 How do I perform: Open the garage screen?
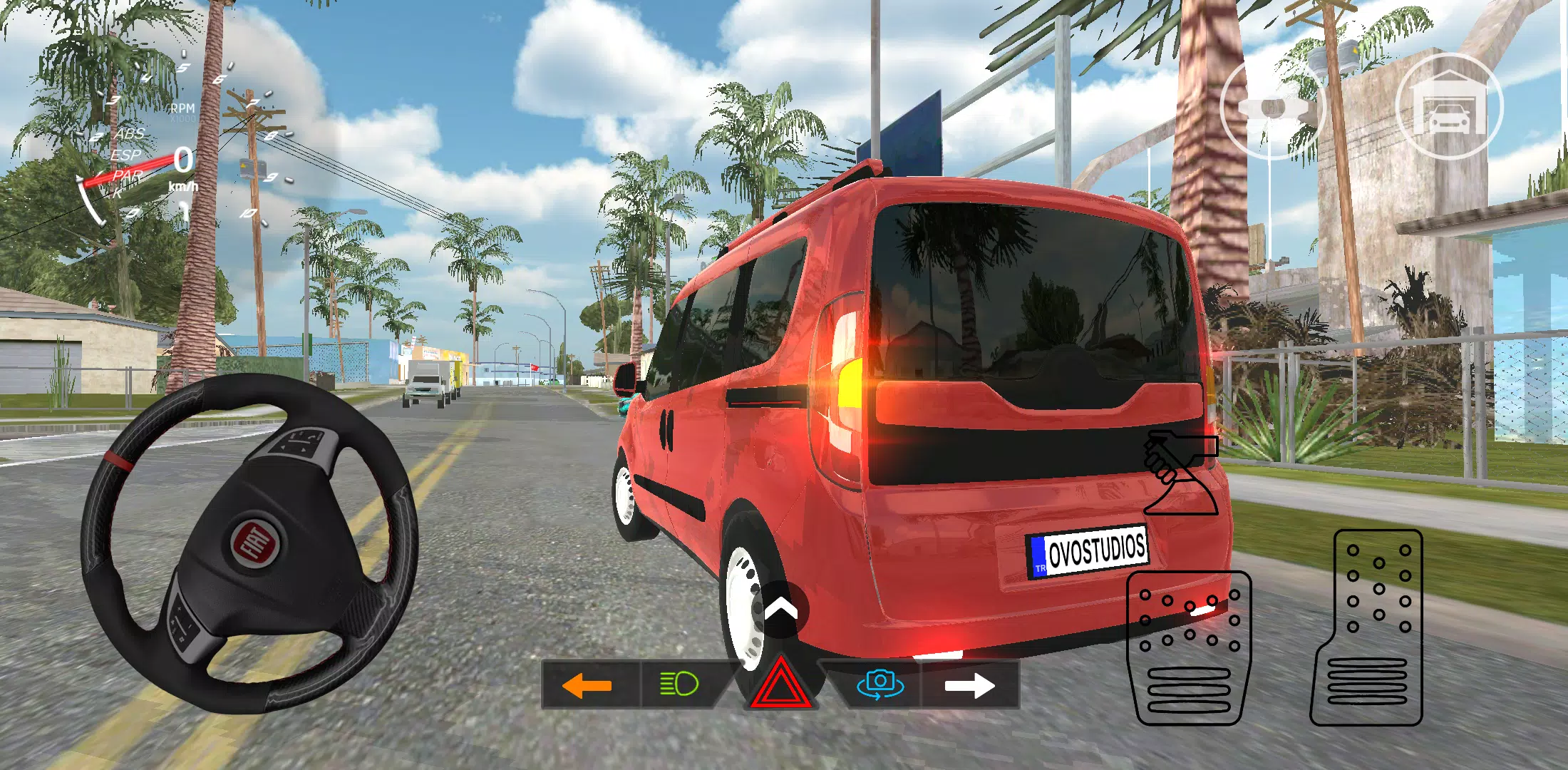tap(1450, 111)
